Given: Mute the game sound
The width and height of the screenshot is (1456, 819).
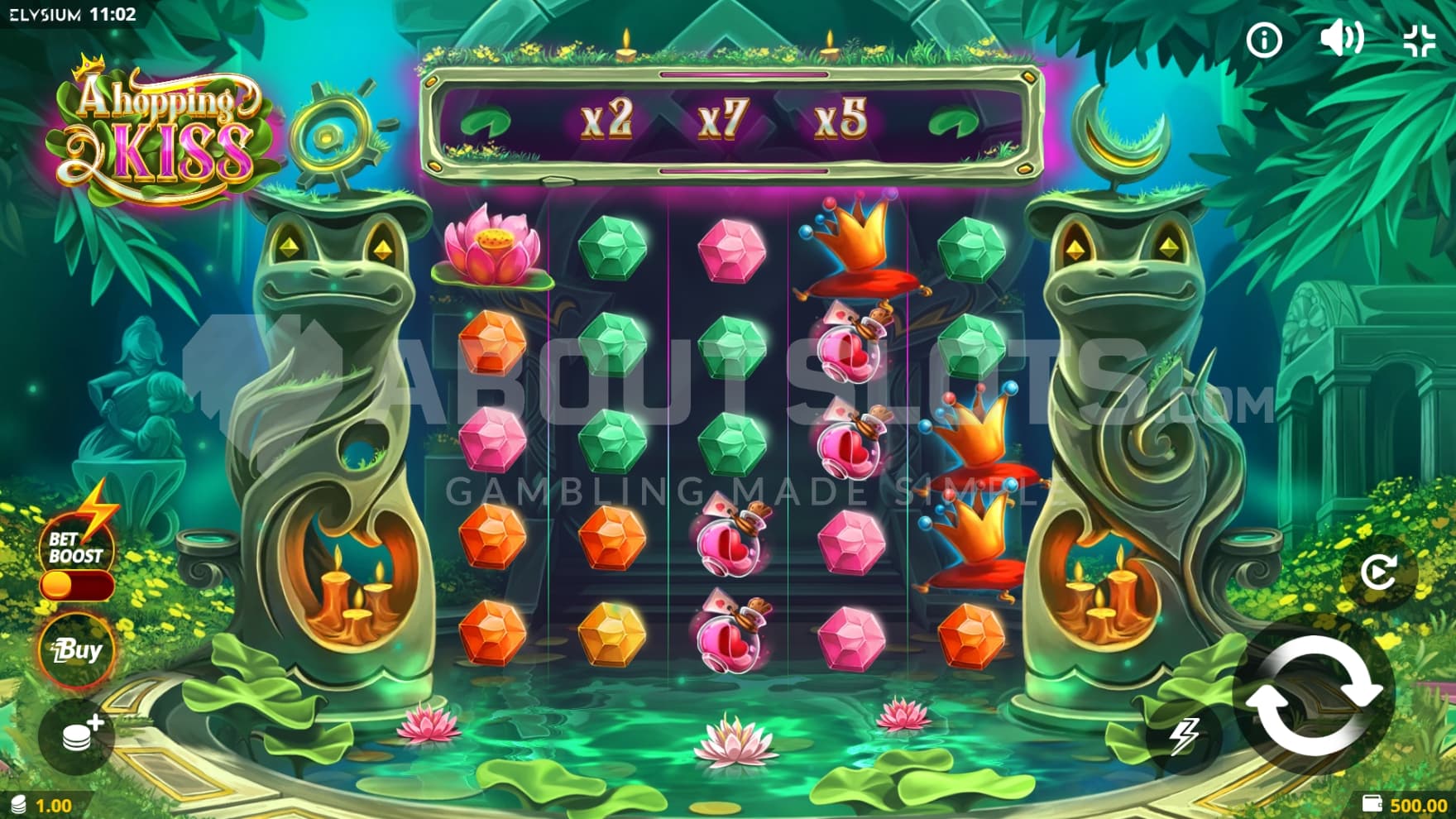Looking at the screenshot, I should click(1340, 39).
